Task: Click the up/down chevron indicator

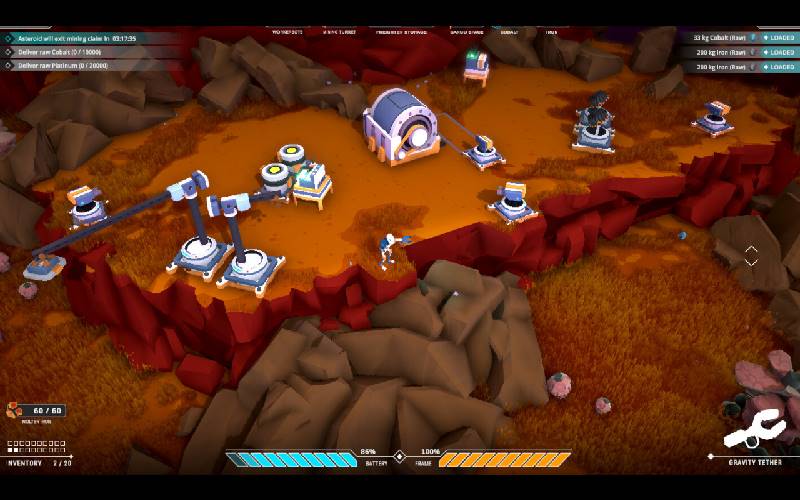Action: point(751,255)
